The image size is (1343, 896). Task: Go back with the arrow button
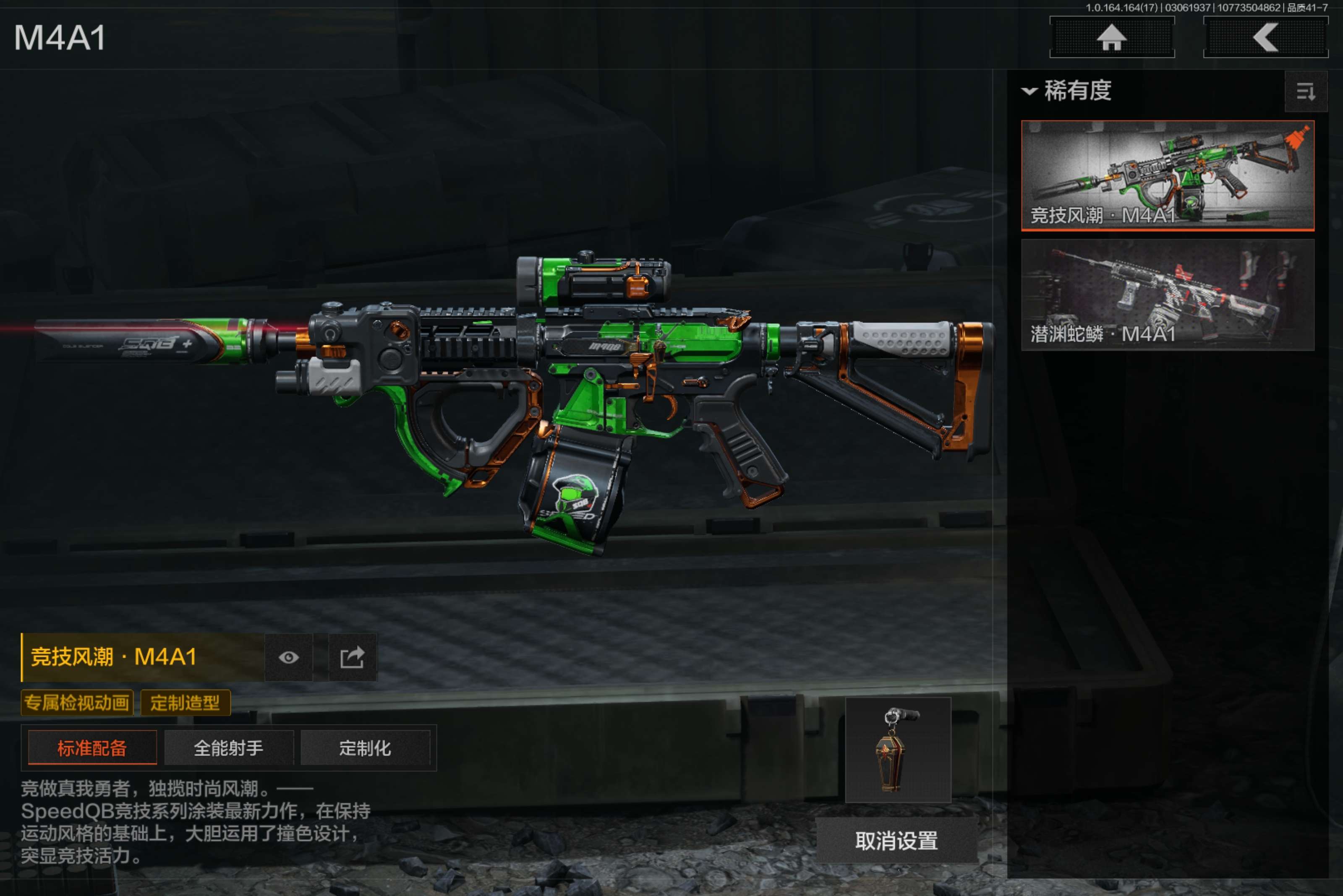[1265, 38]
